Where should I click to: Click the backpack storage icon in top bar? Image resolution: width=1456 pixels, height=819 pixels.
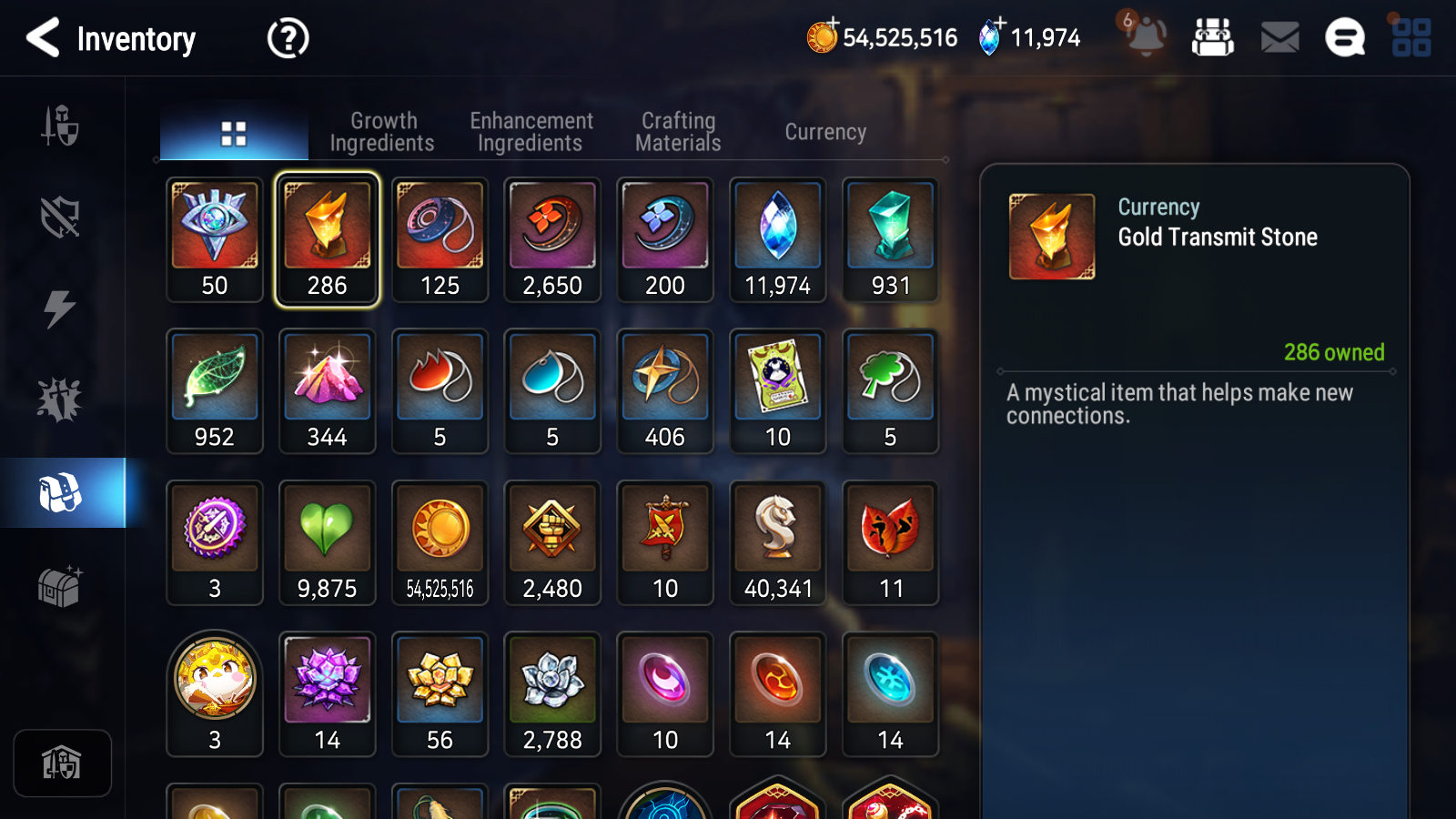(1214, 37)
